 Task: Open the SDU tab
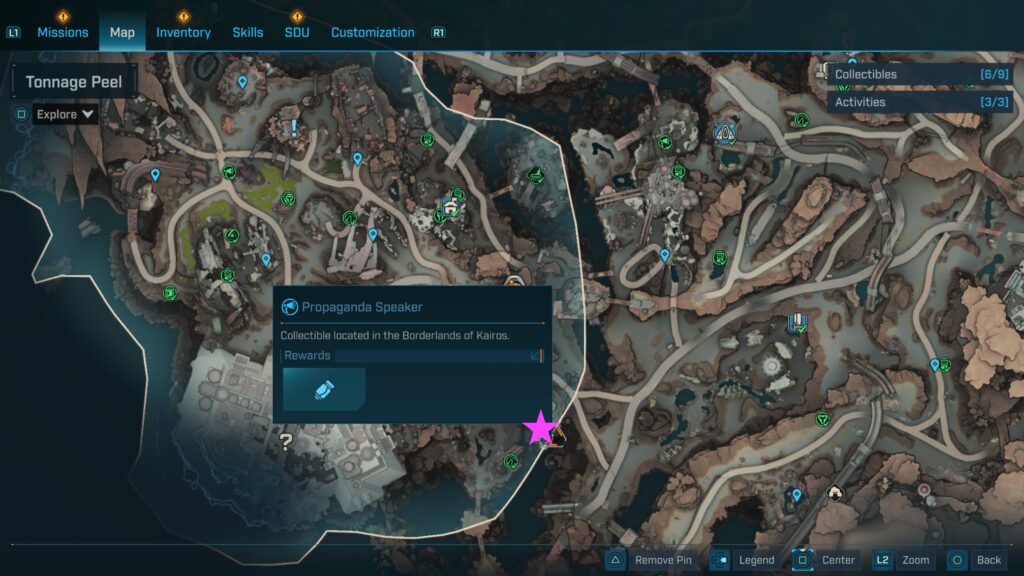pyautogui.click(x=297, y=32)
